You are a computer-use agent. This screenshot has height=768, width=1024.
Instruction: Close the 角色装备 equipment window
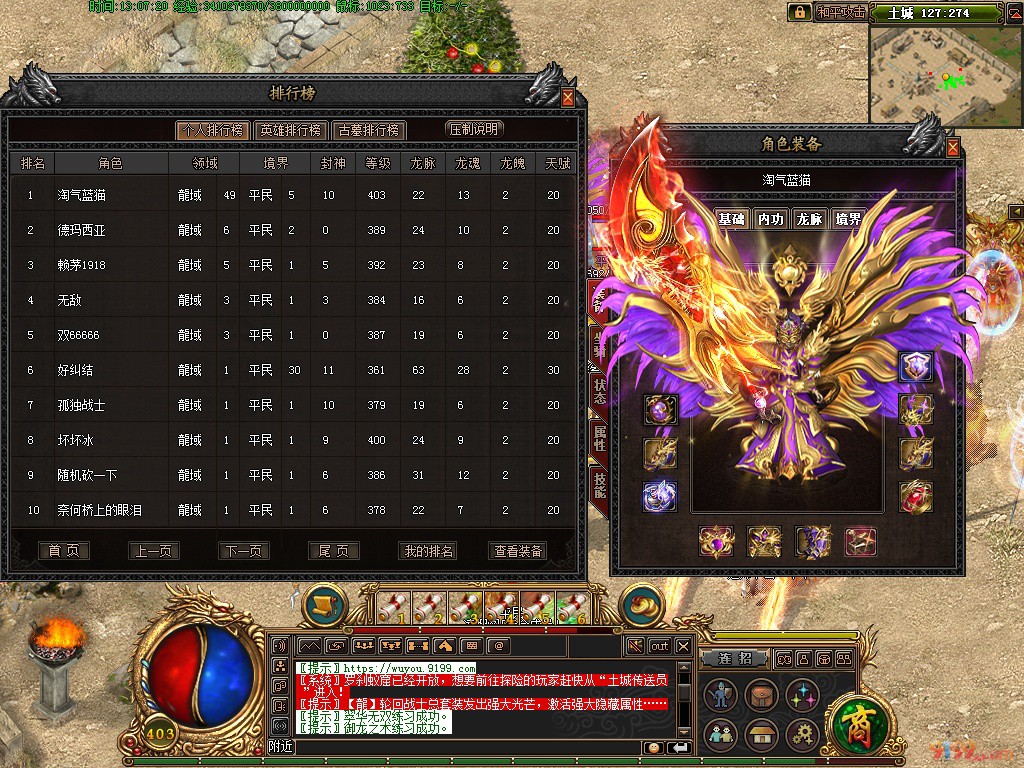(953, 148)
